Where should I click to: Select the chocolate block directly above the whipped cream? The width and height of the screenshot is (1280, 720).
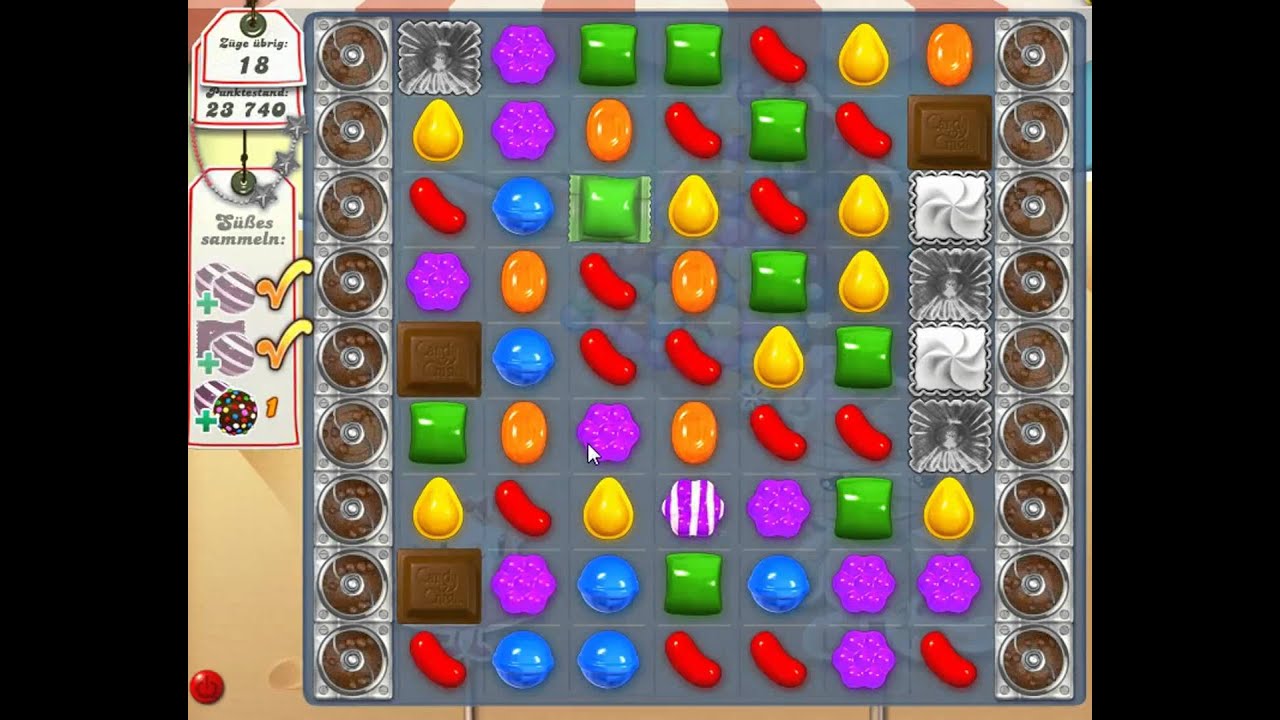[x=949, y=132]
